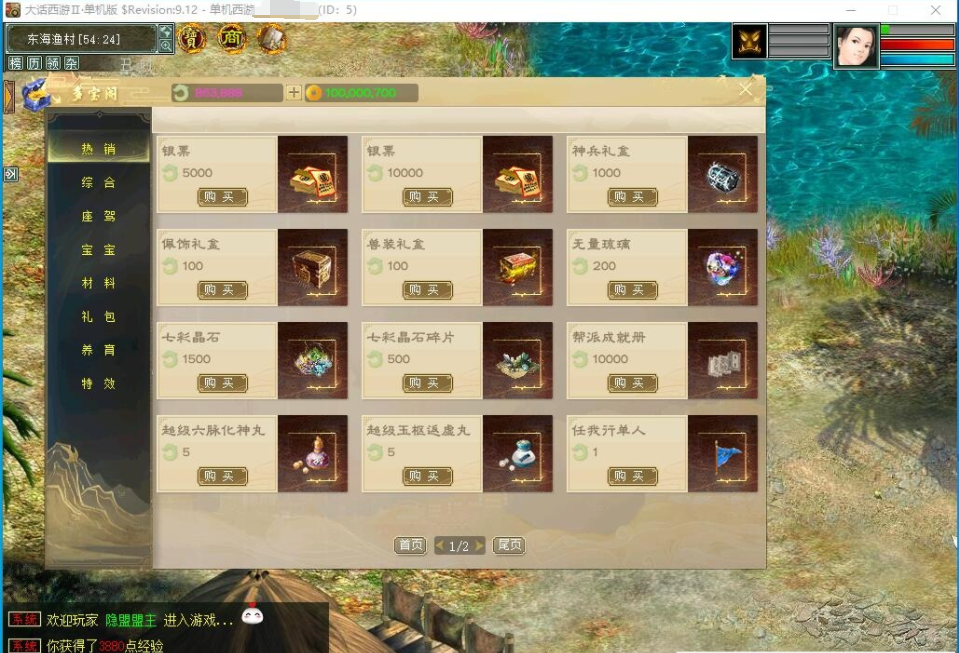Buy the 七彩晶石碎片 for 500
Screen dimensions: 959x653
[x=427, y=383]
